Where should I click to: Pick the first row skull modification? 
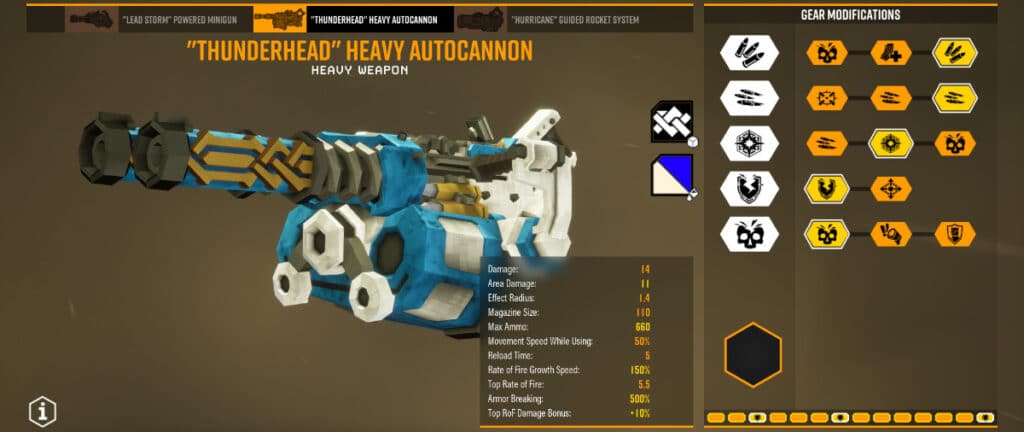(x=828, y=53)
